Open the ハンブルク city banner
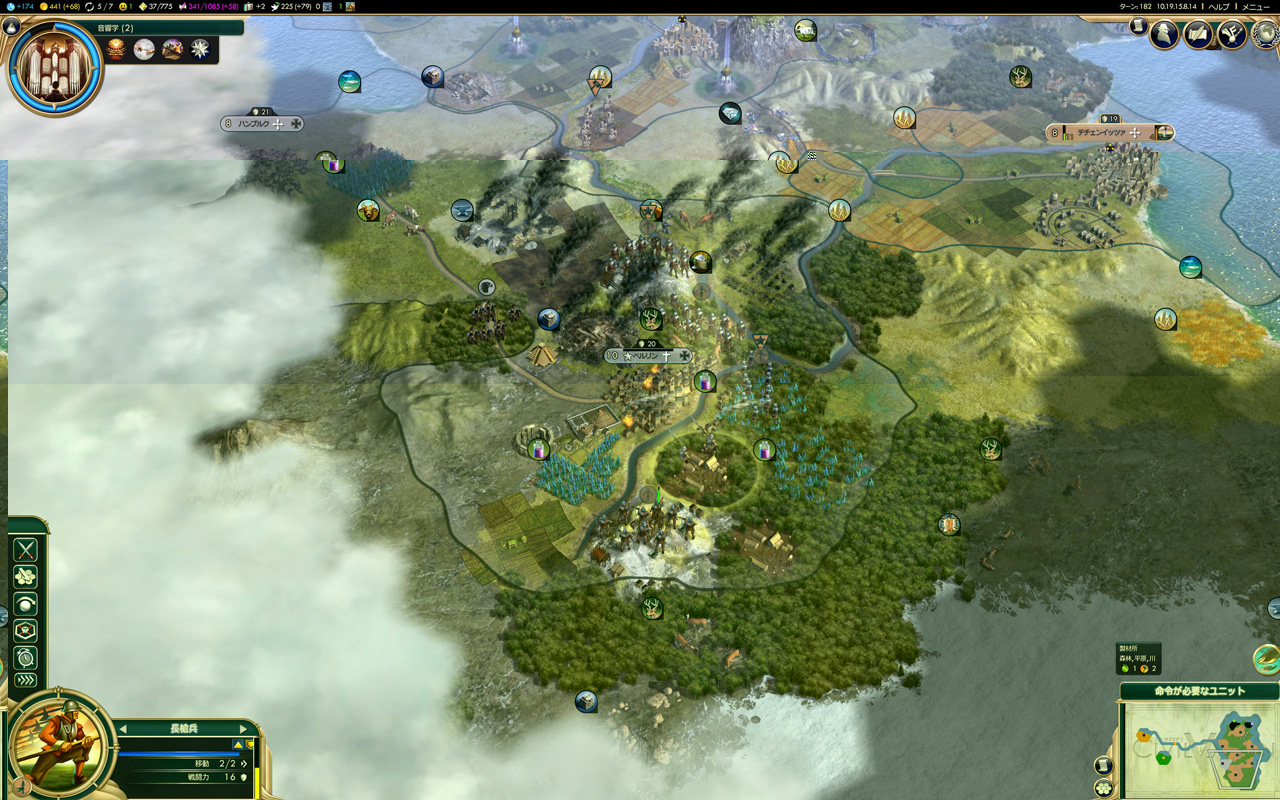The width and height of the screenshot is (1280, 800). pyautogui.click(x=262, y=124)
